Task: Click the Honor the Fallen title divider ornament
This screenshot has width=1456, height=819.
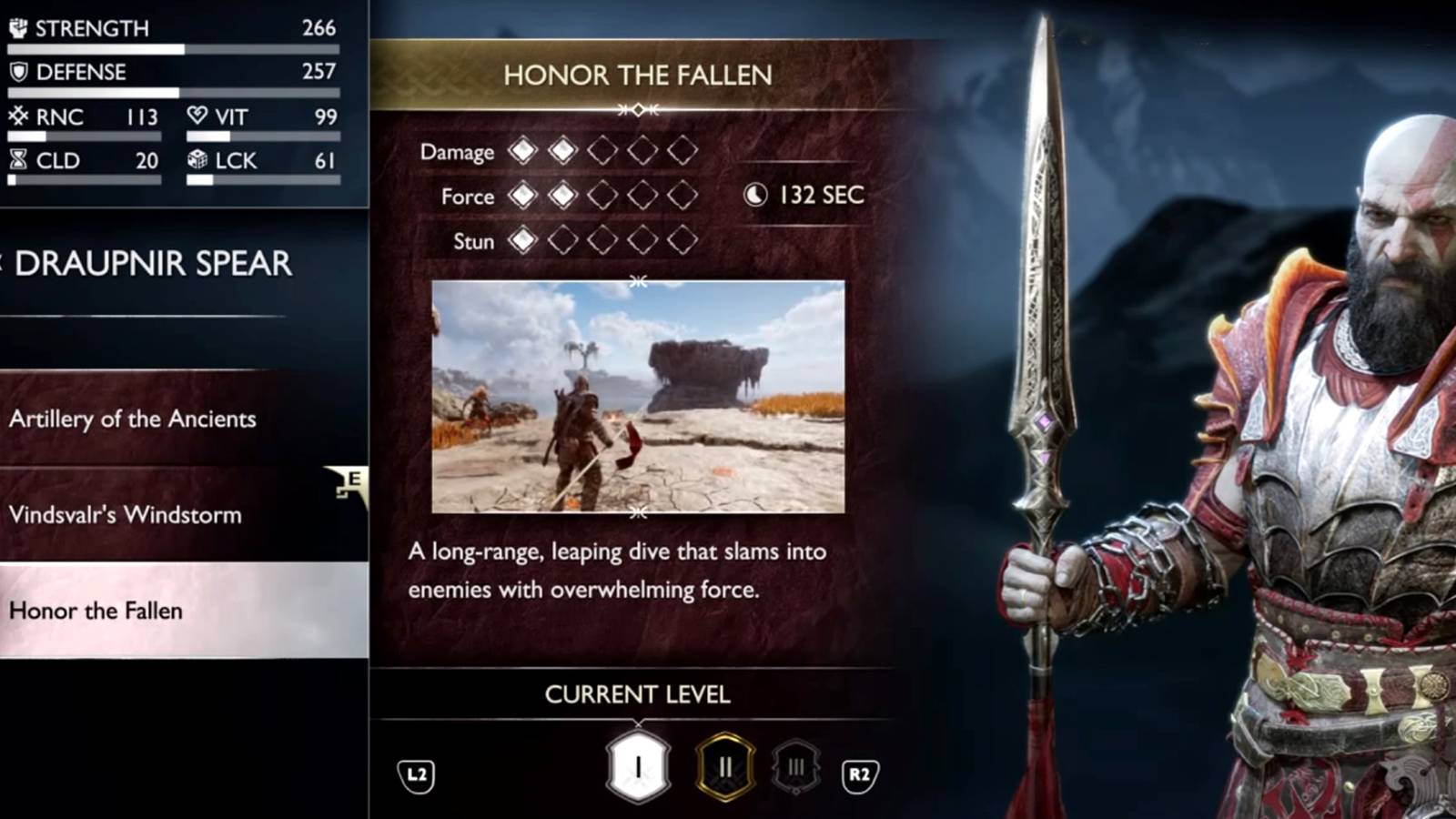Action: tap(637, 109)
